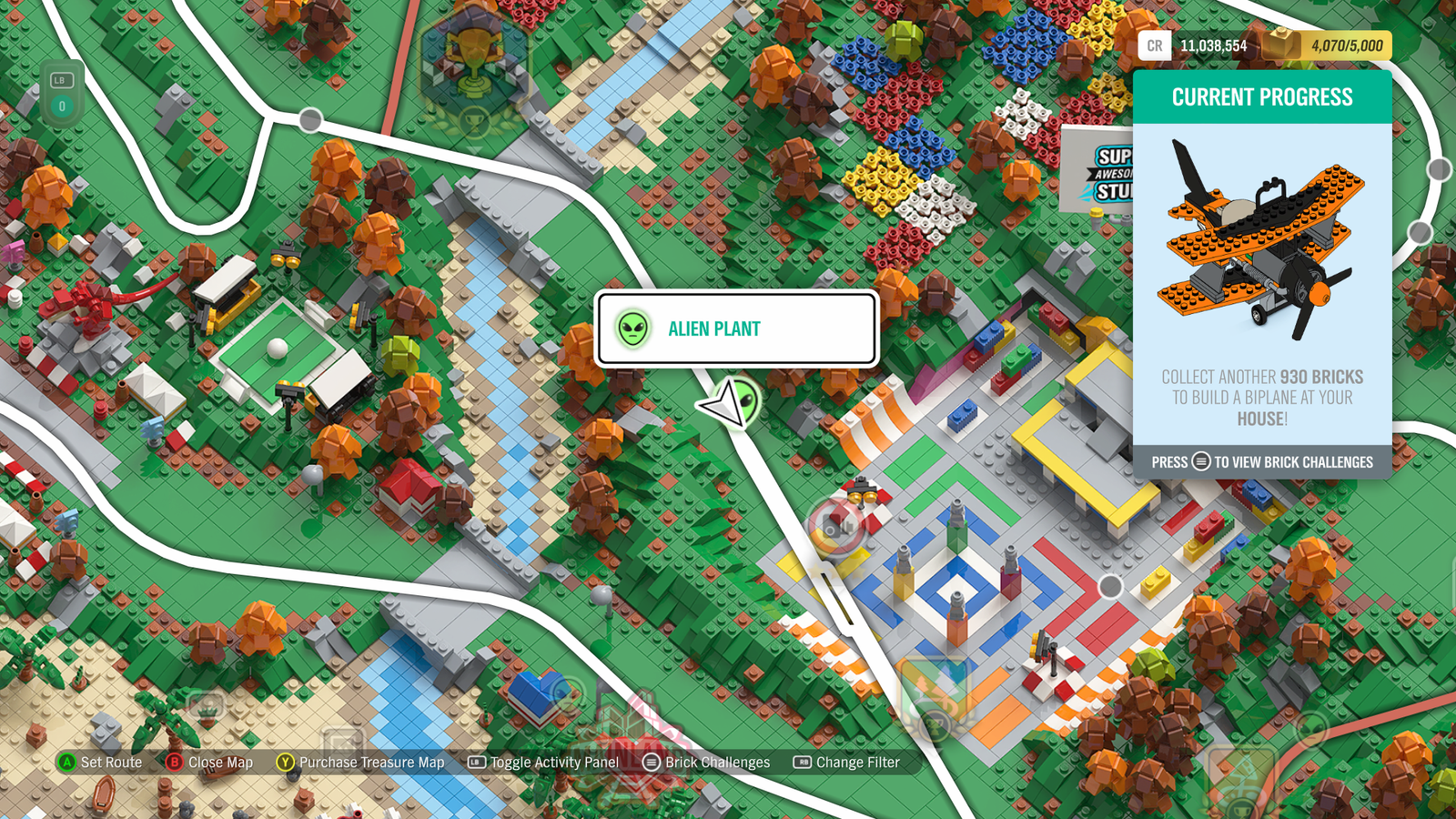Select Purchase Treasure Map option
Image resolution: width=1456 pixels, height=819 pixels.
click(360, 763)
